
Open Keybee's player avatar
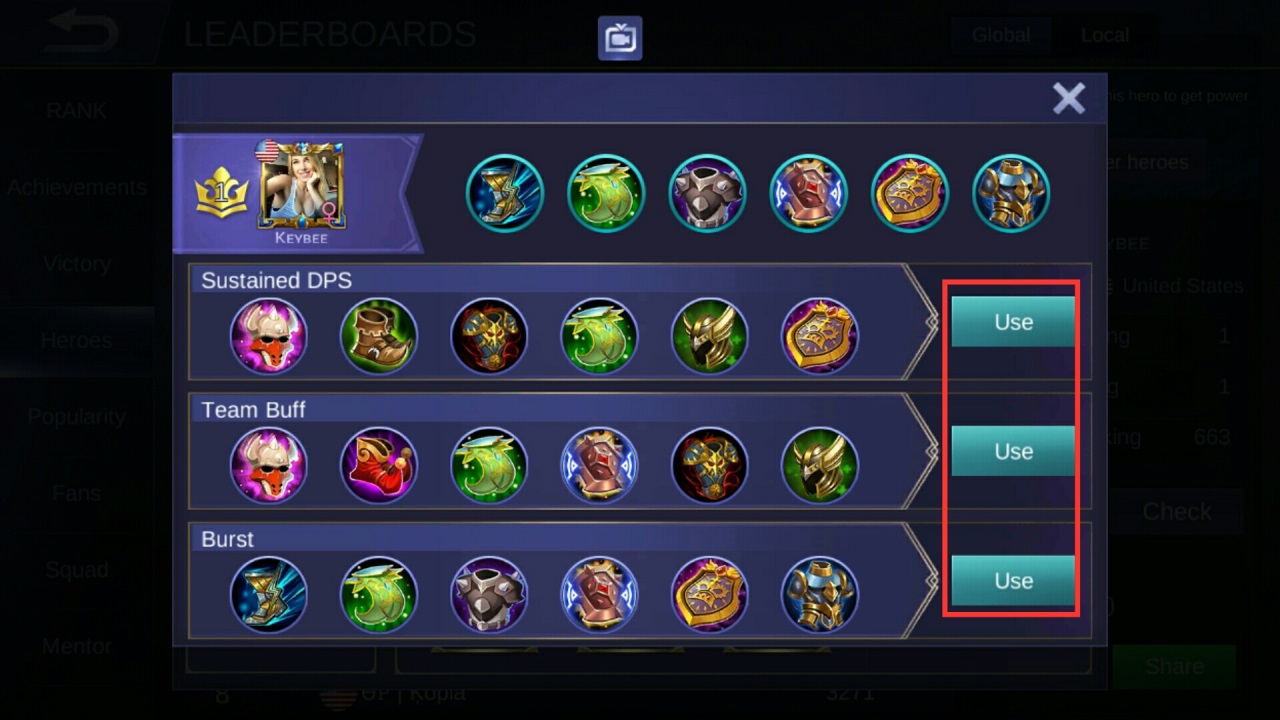click(x=301, y=186)
